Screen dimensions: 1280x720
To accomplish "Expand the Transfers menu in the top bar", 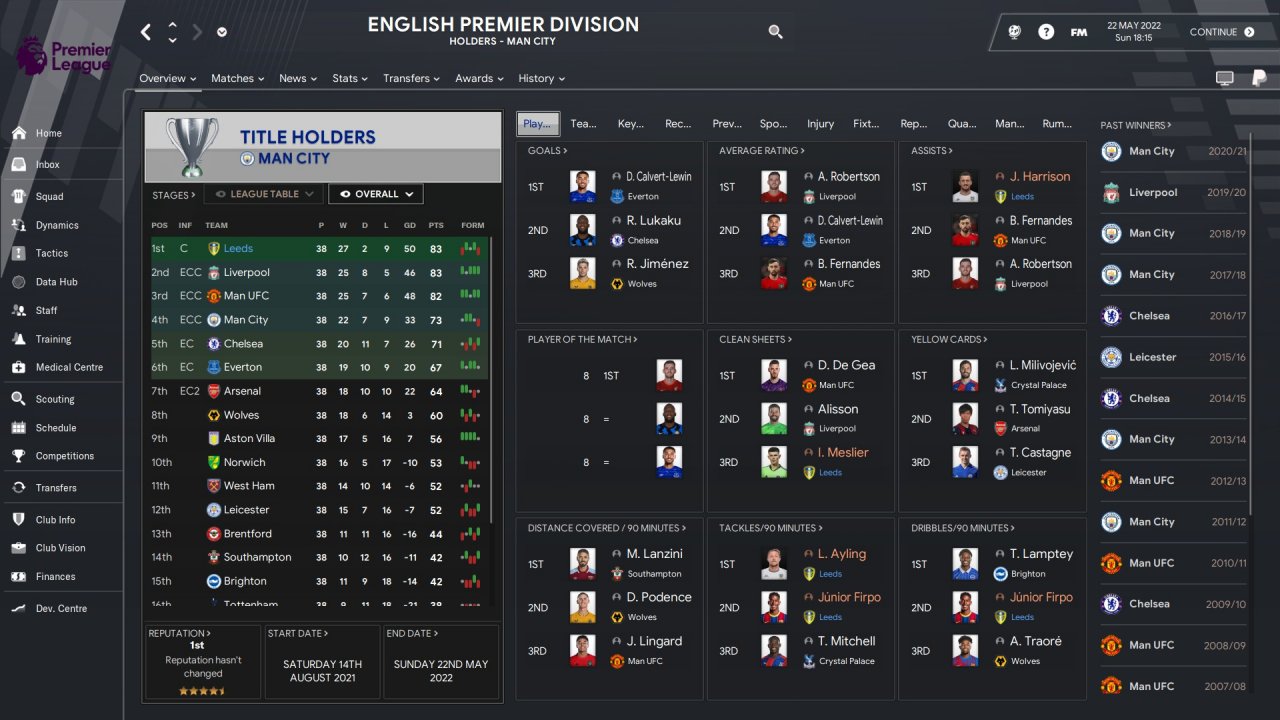I will point(411,79).
